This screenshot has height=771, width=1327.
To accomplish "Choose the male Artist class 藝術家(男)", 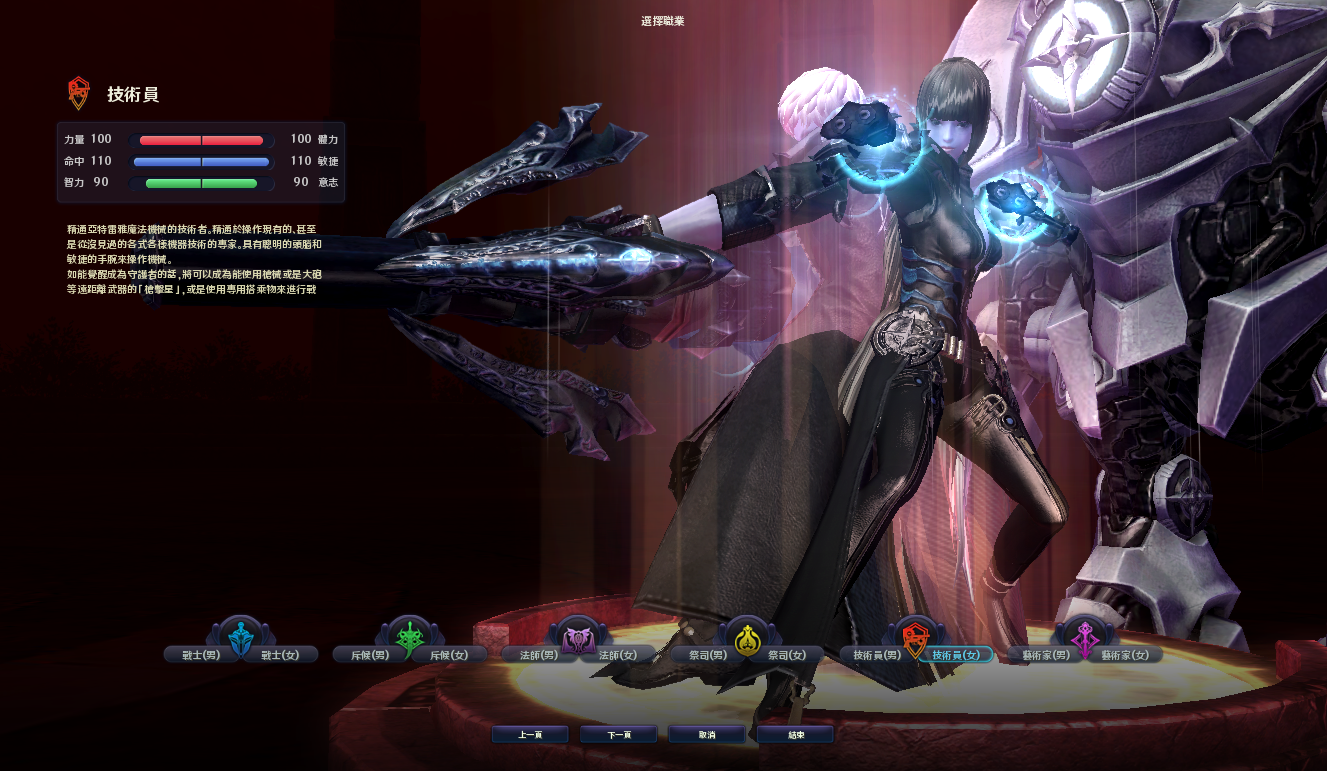I will [1041, 655].
